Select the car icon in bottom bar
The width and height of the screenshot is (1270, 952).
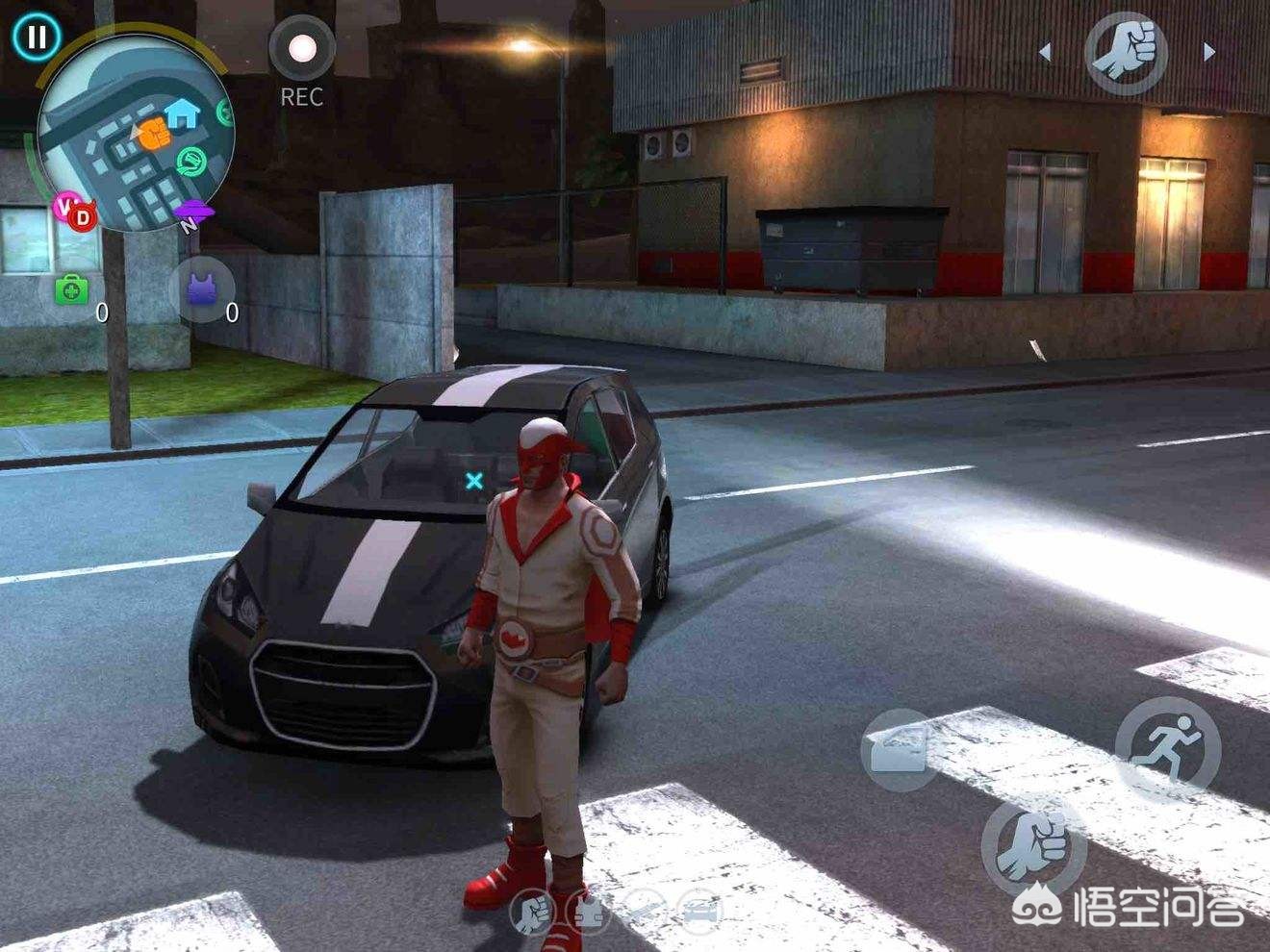click(699, 910)
